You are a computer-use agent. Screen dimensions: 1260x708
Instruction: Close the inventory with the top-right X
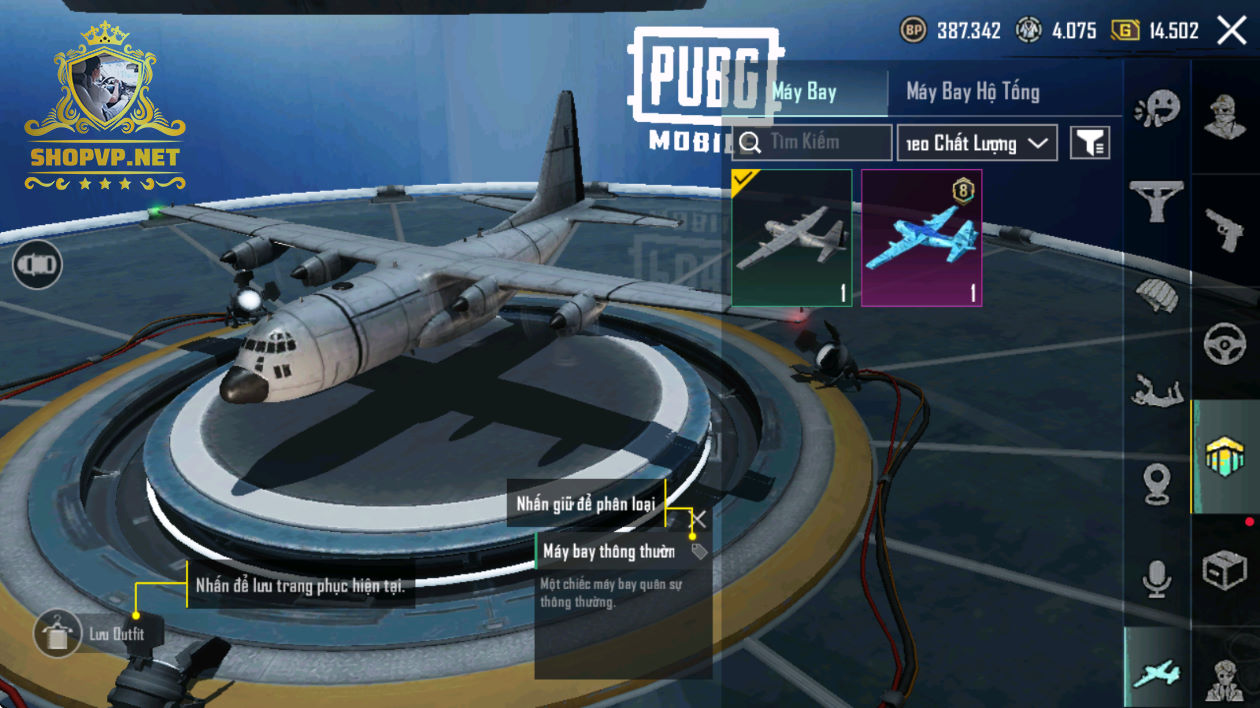[1232, 30]
